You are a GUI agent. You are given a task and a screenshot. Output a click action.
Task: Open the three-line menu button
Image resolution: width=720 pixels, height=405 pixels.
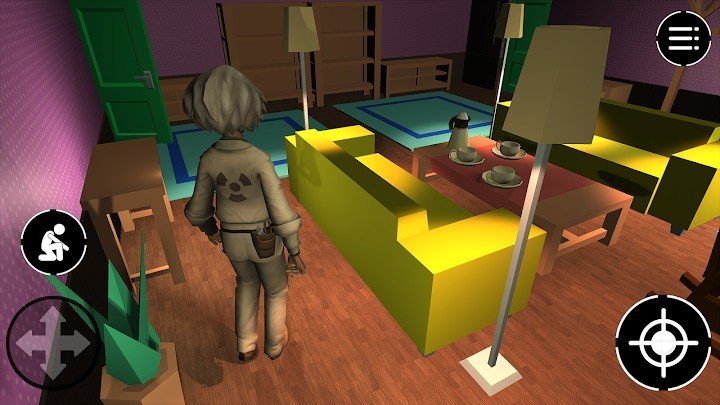[x=683, y=38]
